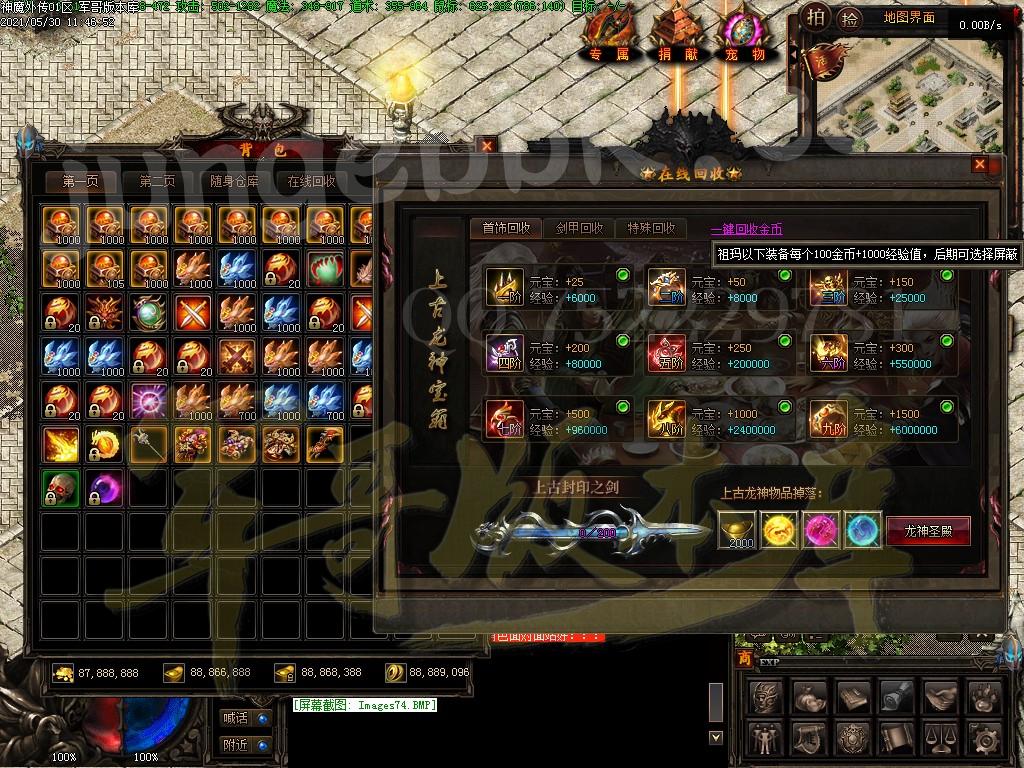Click the 一键回收金币 link

[x=746, y=229]
